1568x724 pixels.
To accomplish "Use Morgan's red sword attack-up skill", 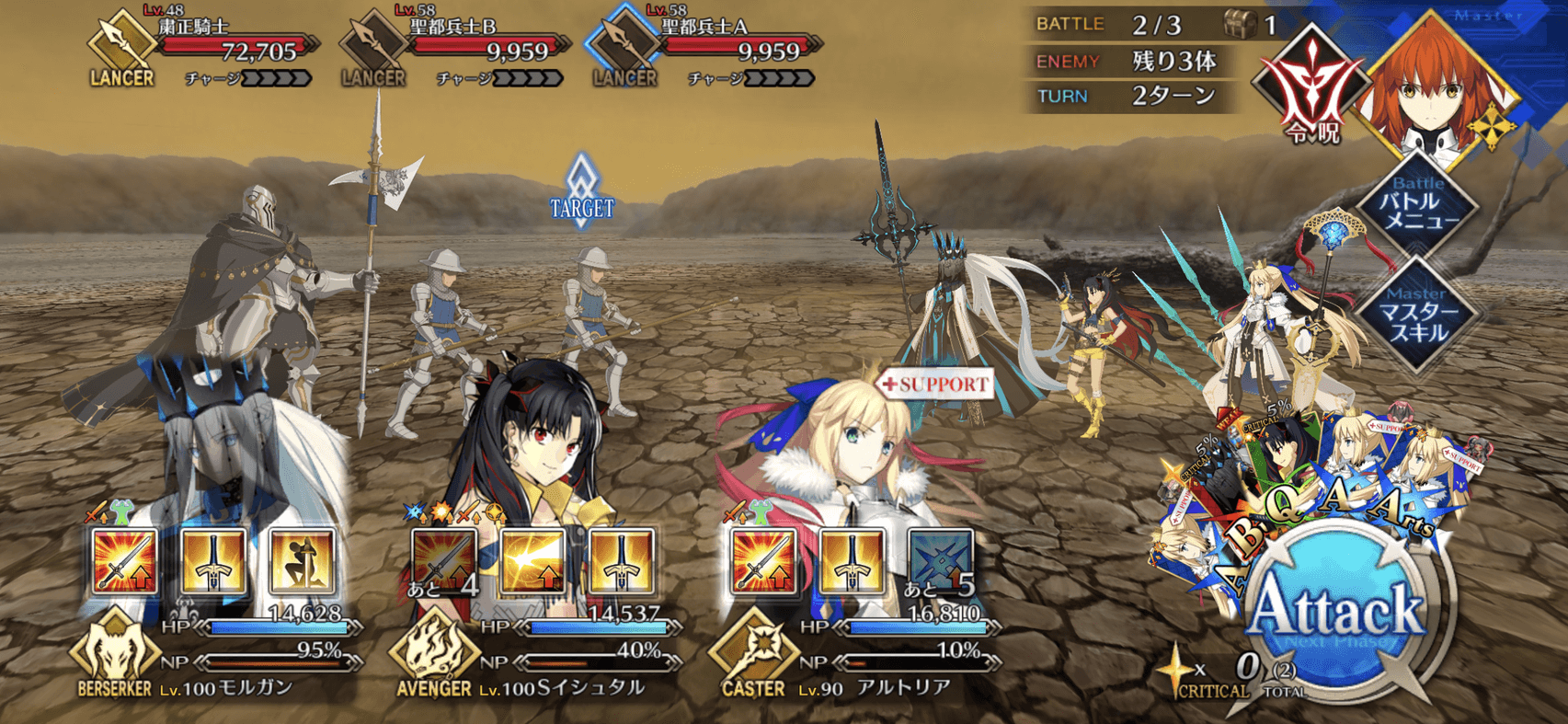I will point(124,559).
